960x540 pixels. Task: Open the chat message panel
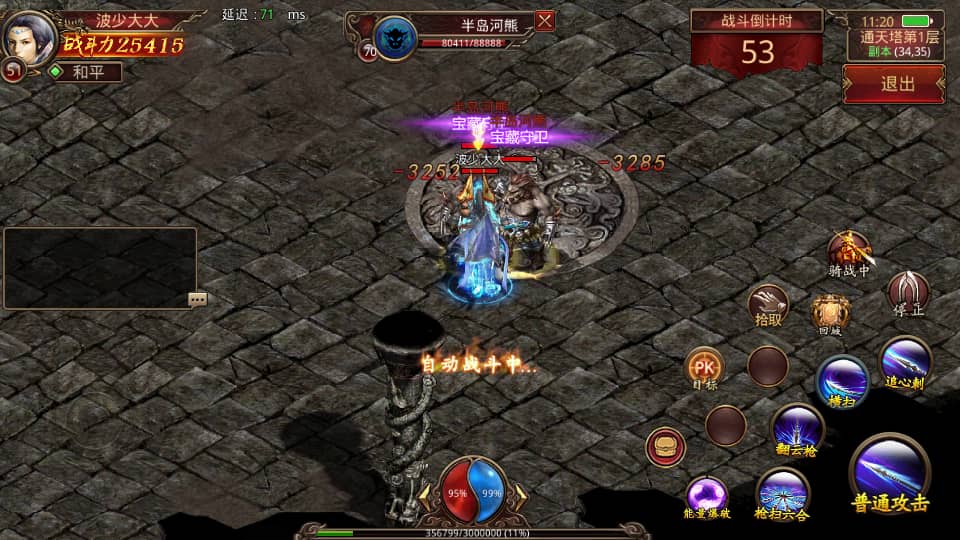[x=99, y=267]
